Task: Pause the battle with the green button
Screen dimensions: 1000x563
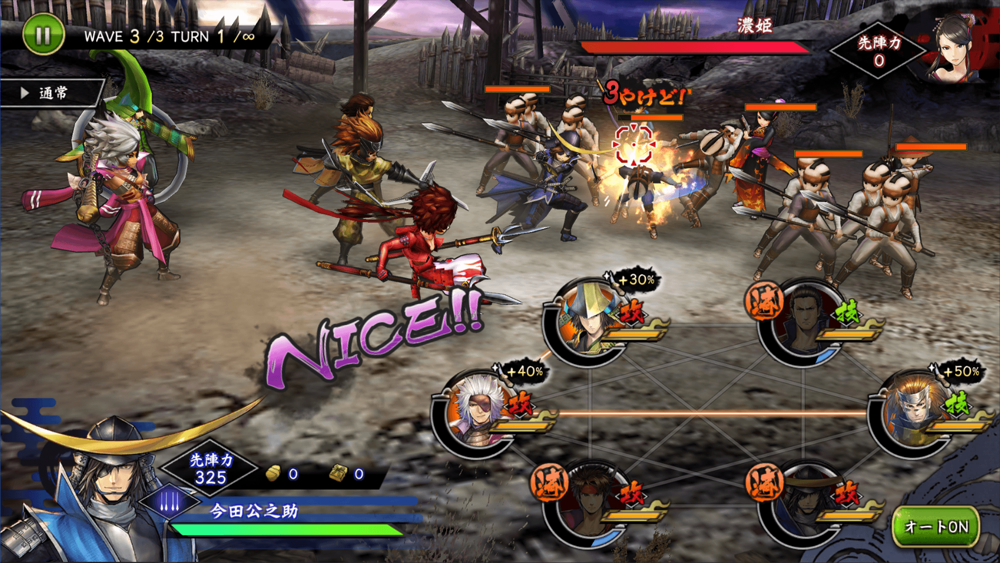Action: (42, 34)
